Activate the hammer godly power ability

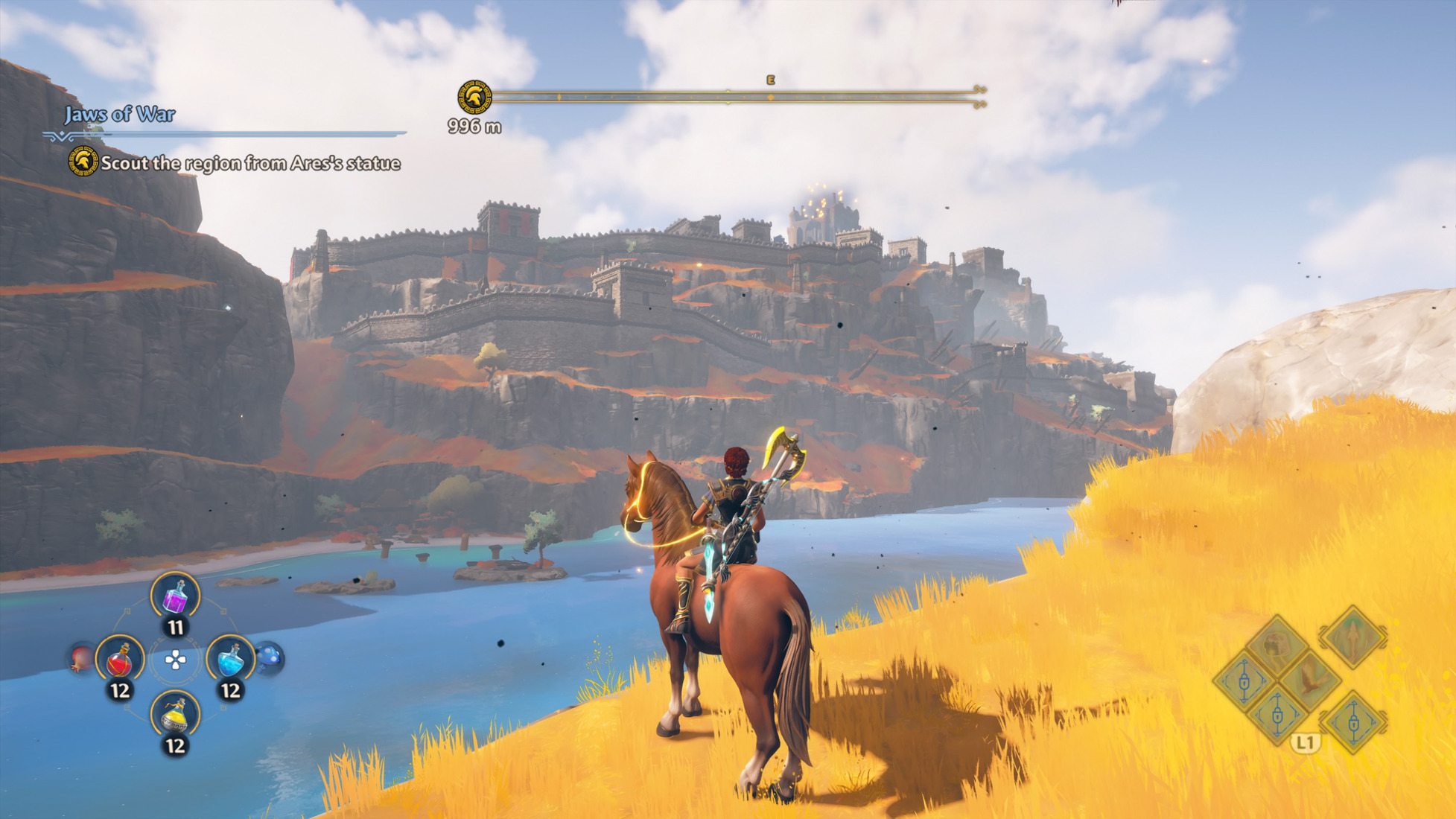click(x=1277, y=645)
